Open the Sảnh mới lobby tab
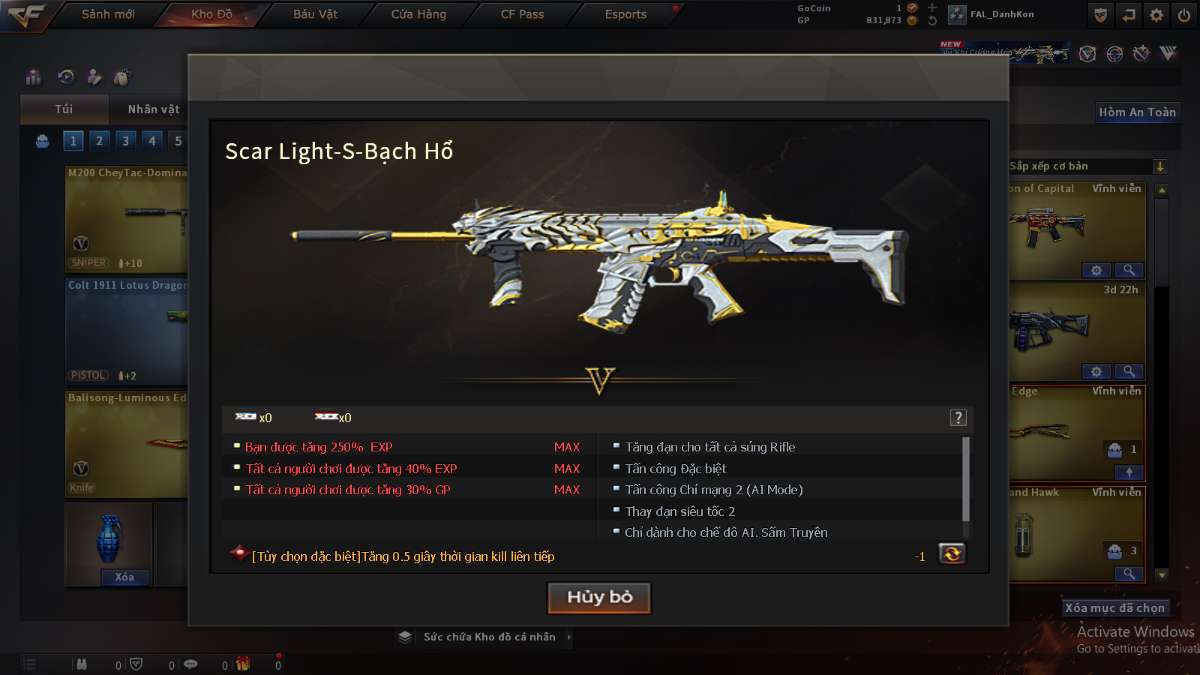 coord(107,14)
